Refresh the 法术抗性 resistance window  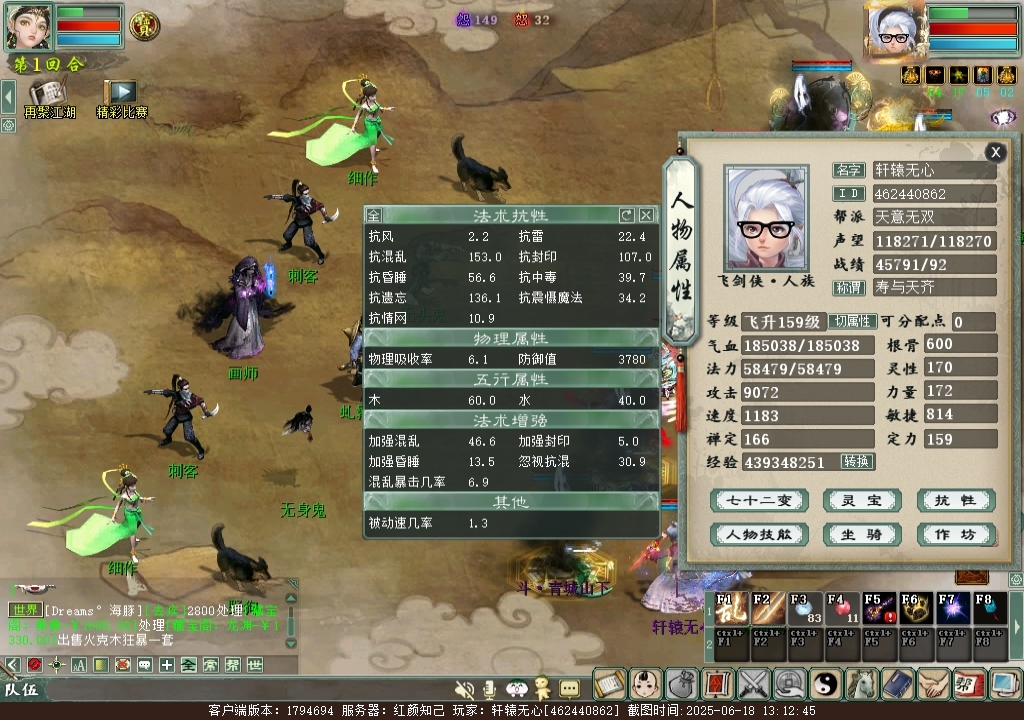point(627,215)
